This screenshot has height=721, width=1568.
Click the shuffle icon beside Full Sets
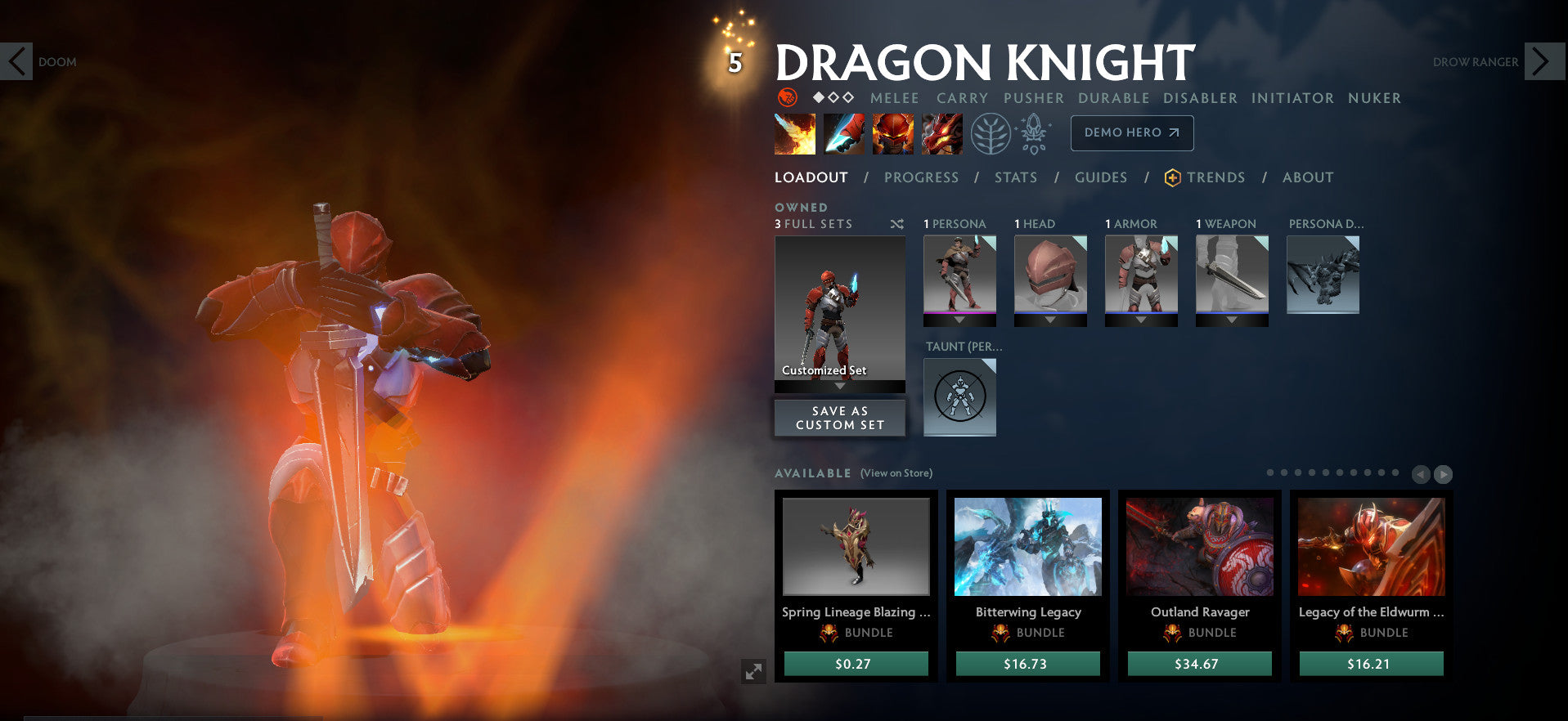tap(896, 224)
